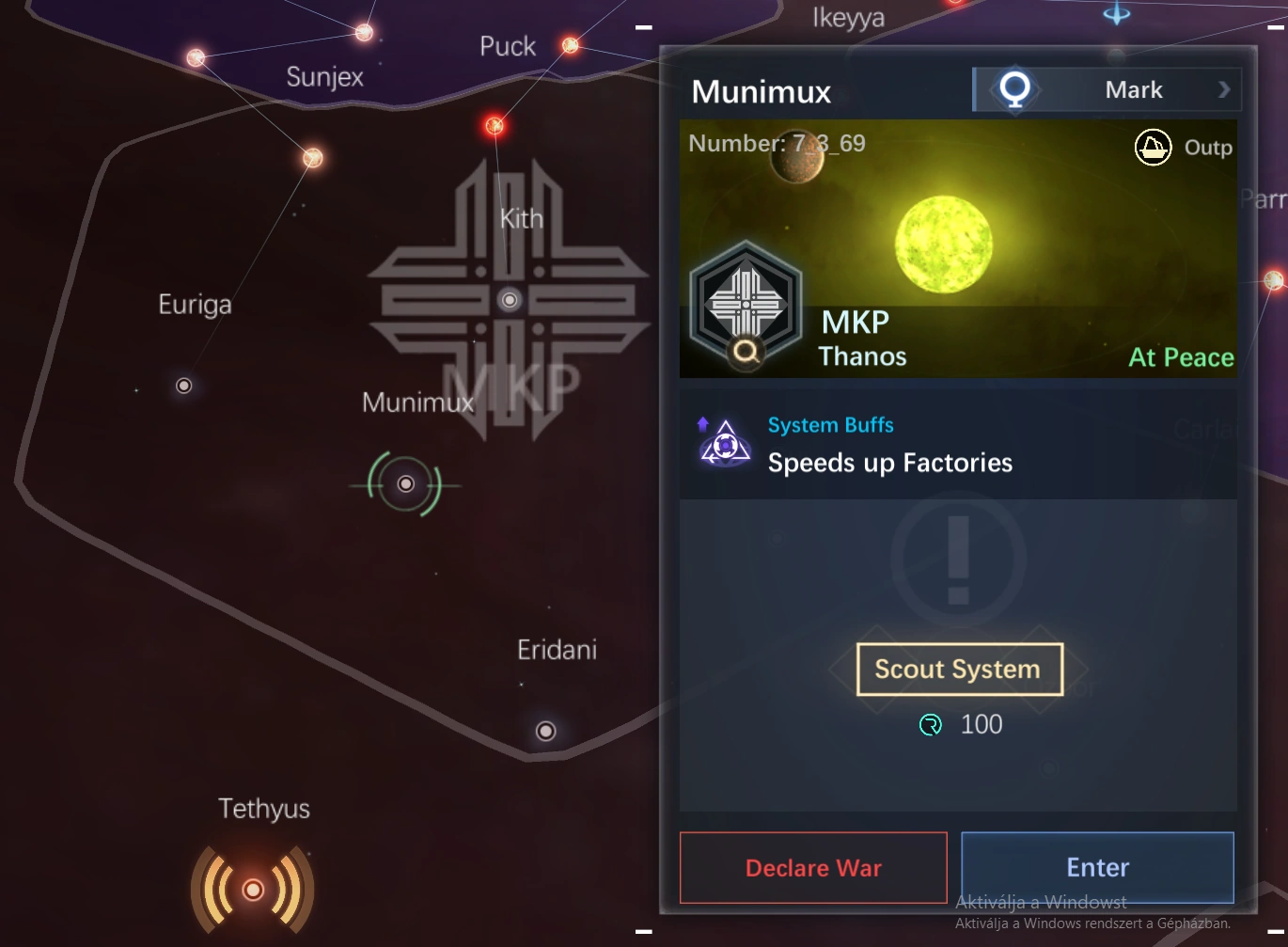Image resolution: width=1288 pixels, height=947 pixels.
Task: Select the Eridani system node
Action: click(x=545, y=731)
